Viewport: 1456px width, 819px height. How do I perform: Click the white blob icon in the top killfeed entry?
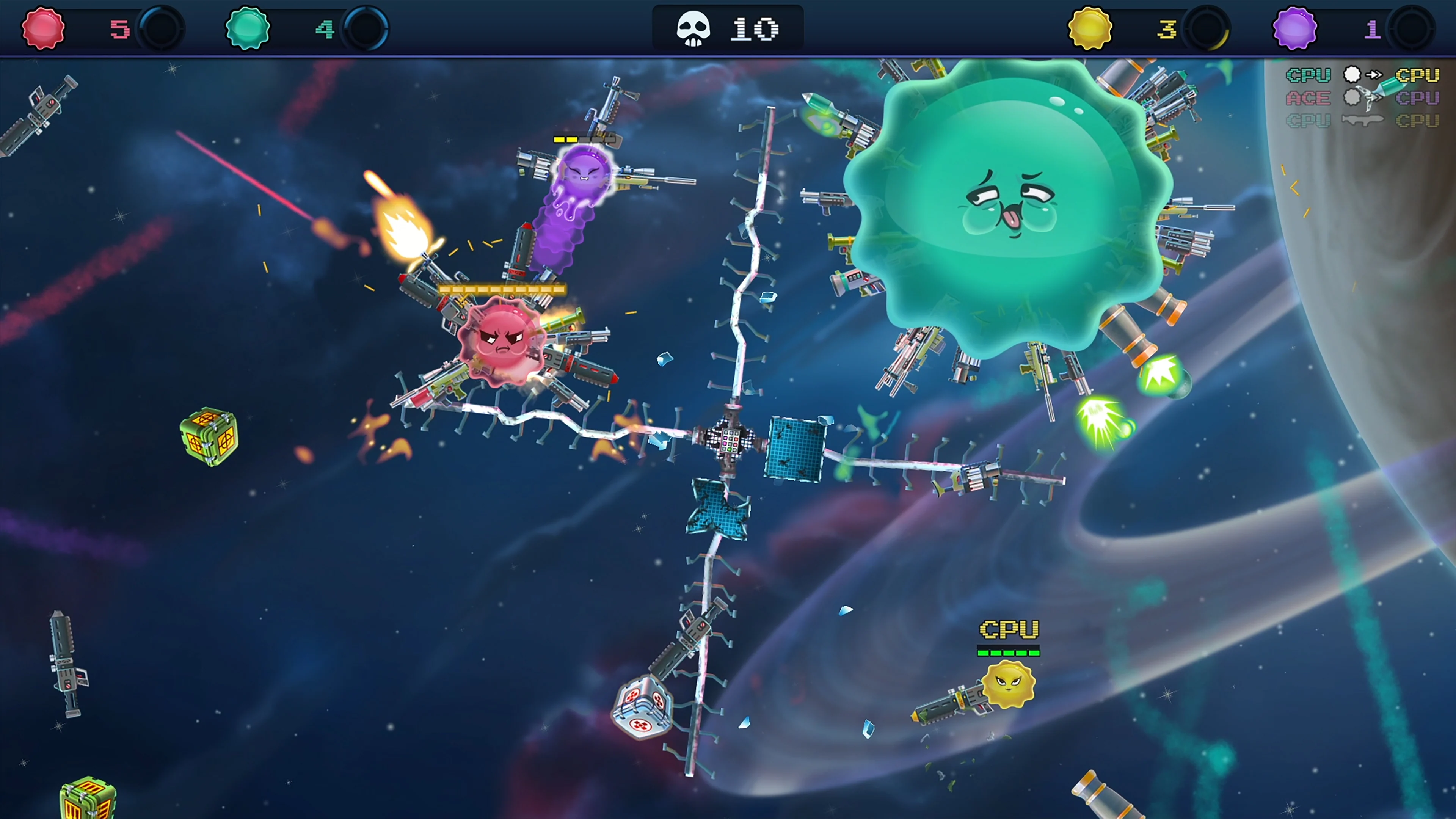pos(1352,74)
